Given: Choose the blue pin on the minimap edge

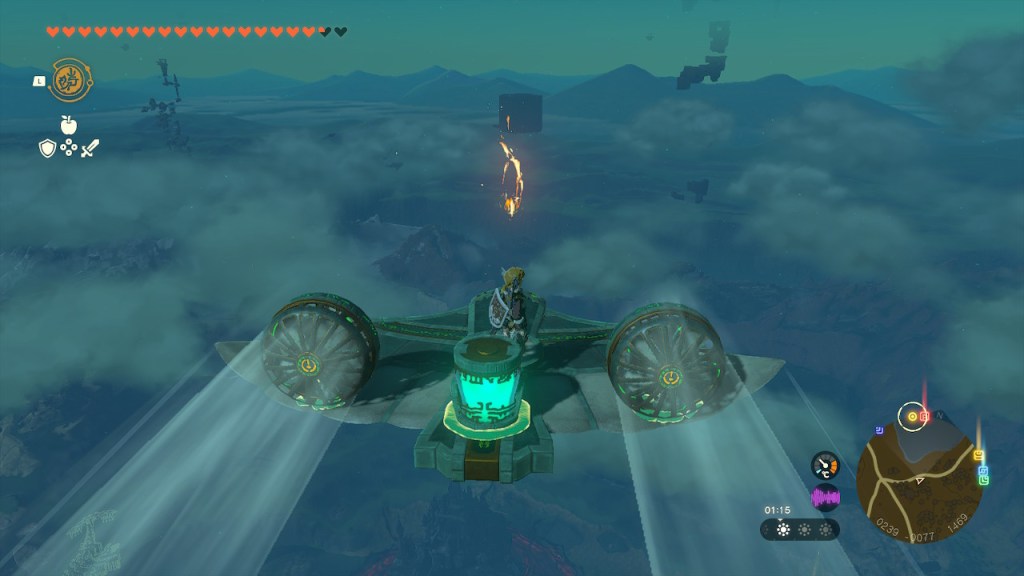Looking at the screenshot, I should tap(982, 470).
